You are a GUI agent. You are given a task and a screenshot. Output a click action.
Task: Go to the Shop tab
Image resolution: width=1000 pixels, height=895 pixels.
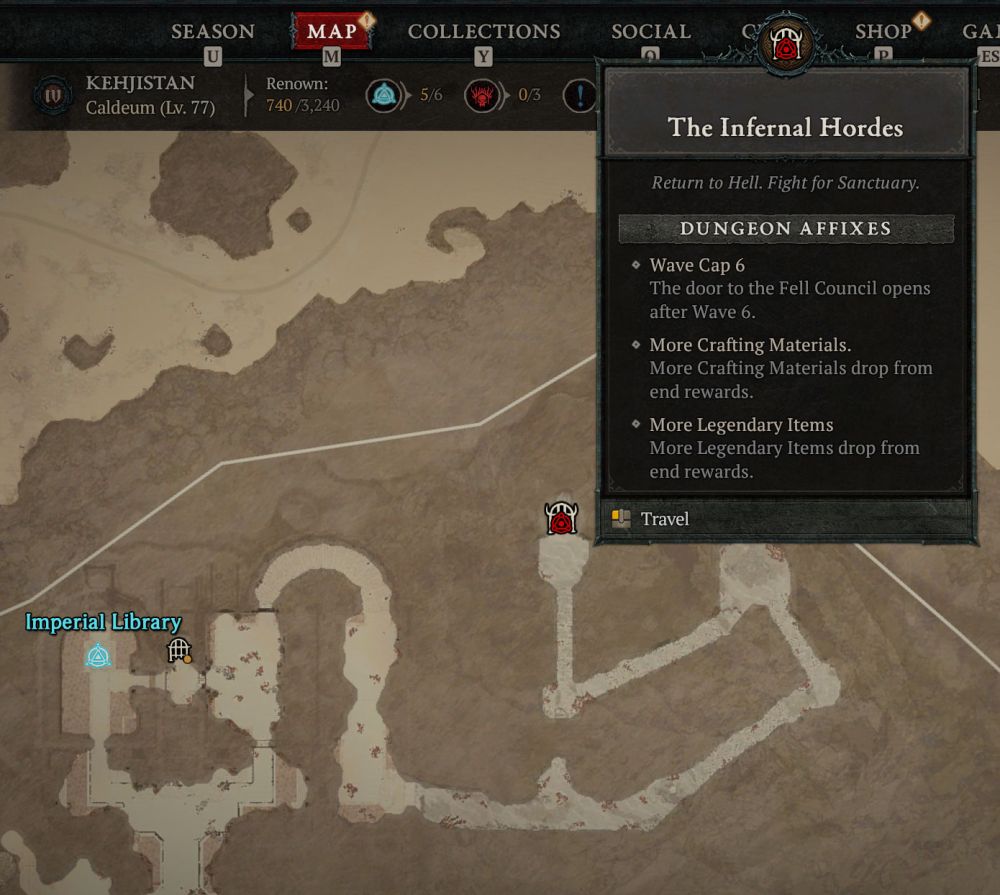pyautogui.click(x=883, y=32)
